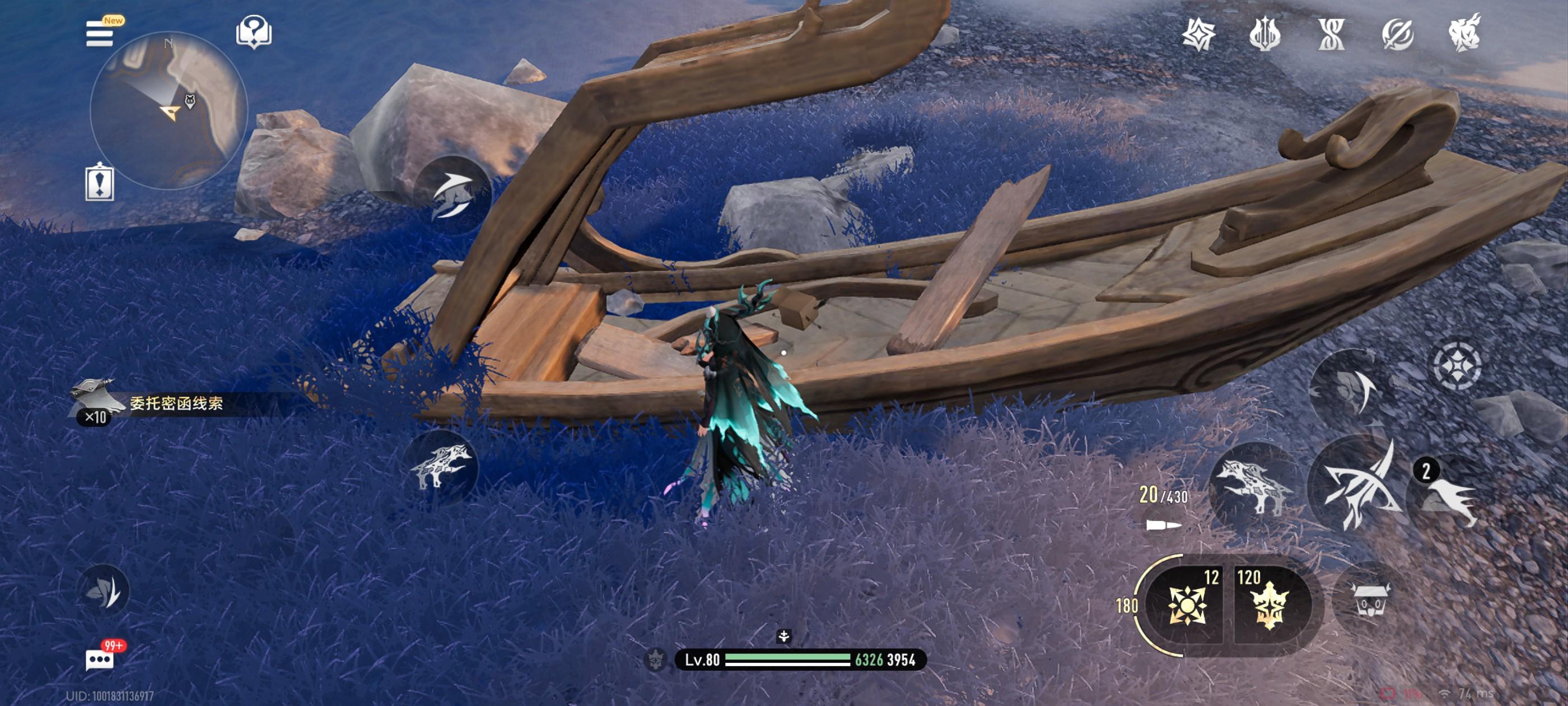This screenshot has width=1568, height=706.
Task: Open the slashed circle emblem menu icon
Action: pyautogui.click(x=1397, y=34)
